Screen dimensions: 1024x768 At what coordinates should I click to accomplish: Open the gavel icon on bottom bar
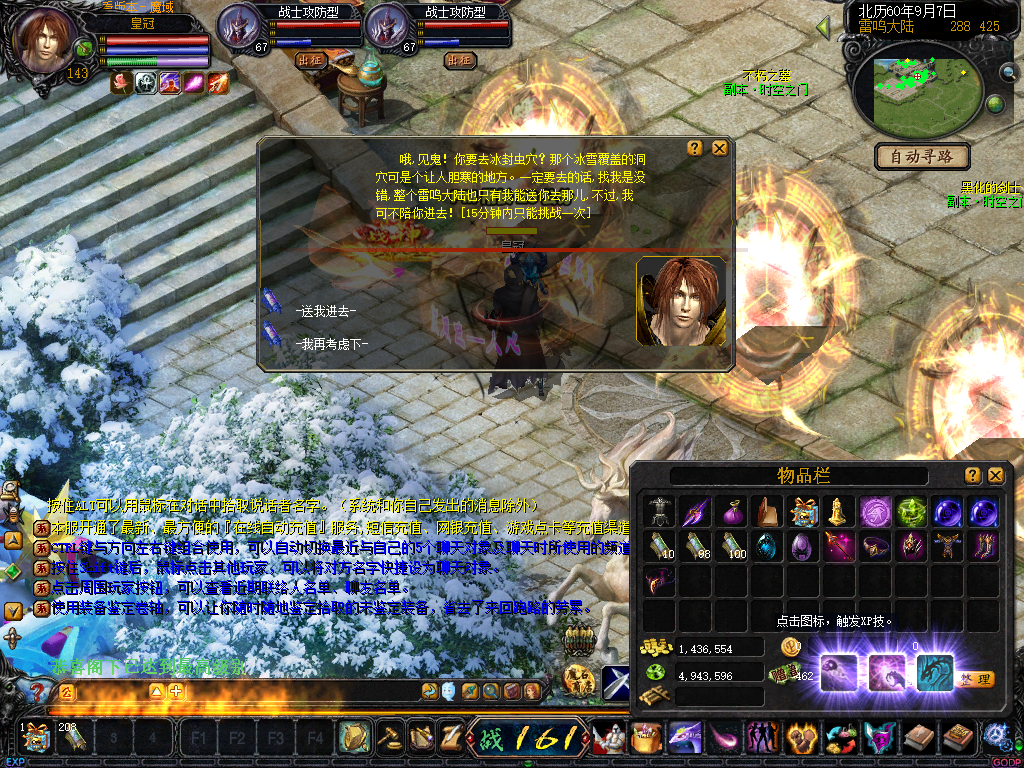[386, 738]
